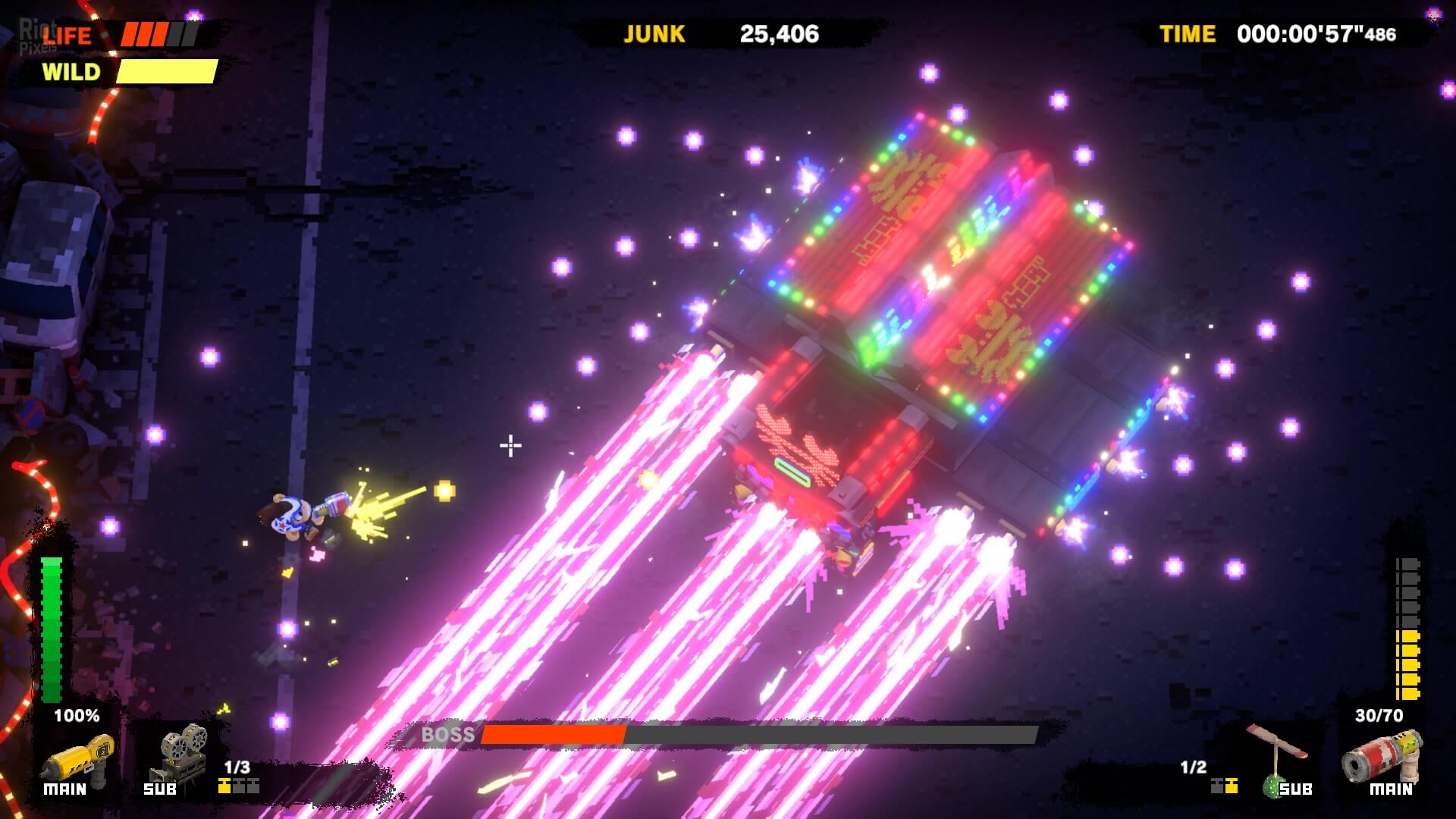
Task: Pick the red canister main weapon icon
Action: click(1382, 755)
